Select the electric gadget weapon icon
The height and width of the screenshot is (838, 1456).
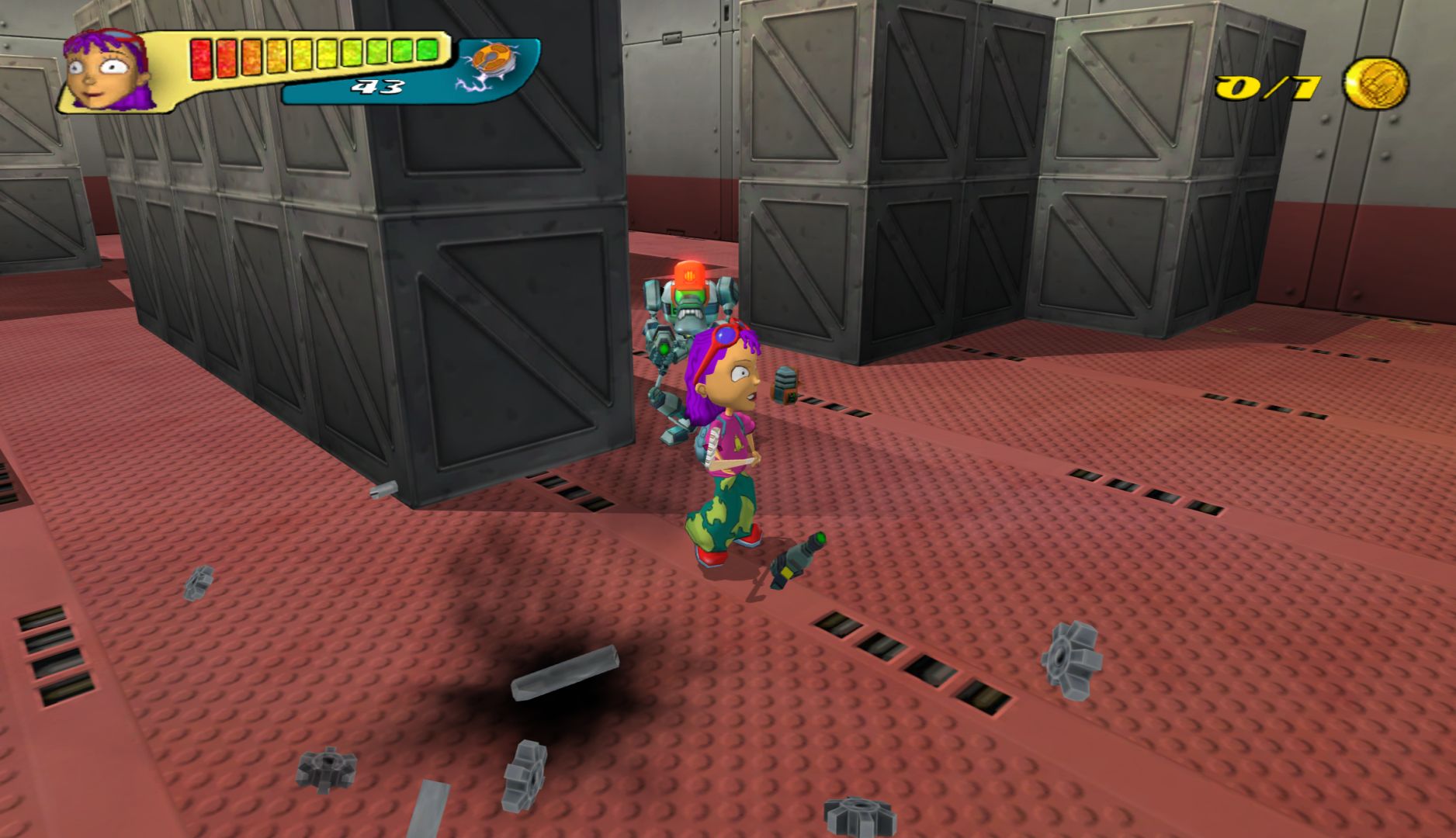click(x=488, y=64)
